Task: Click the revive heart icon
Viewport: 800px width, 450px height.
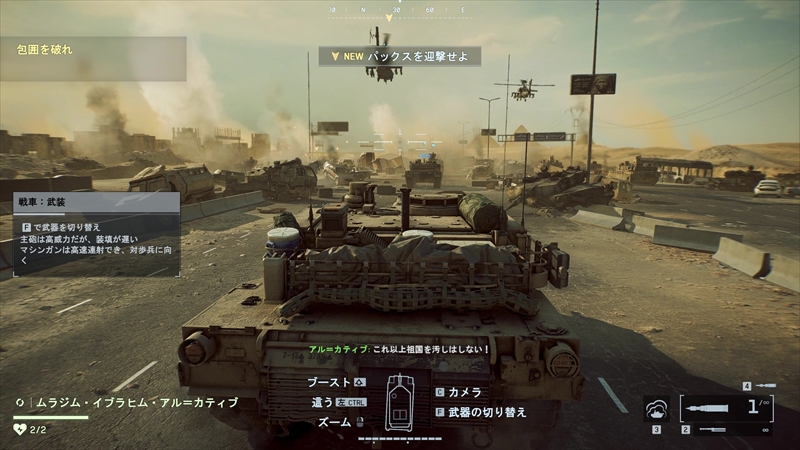Action: tap(19, 429)
